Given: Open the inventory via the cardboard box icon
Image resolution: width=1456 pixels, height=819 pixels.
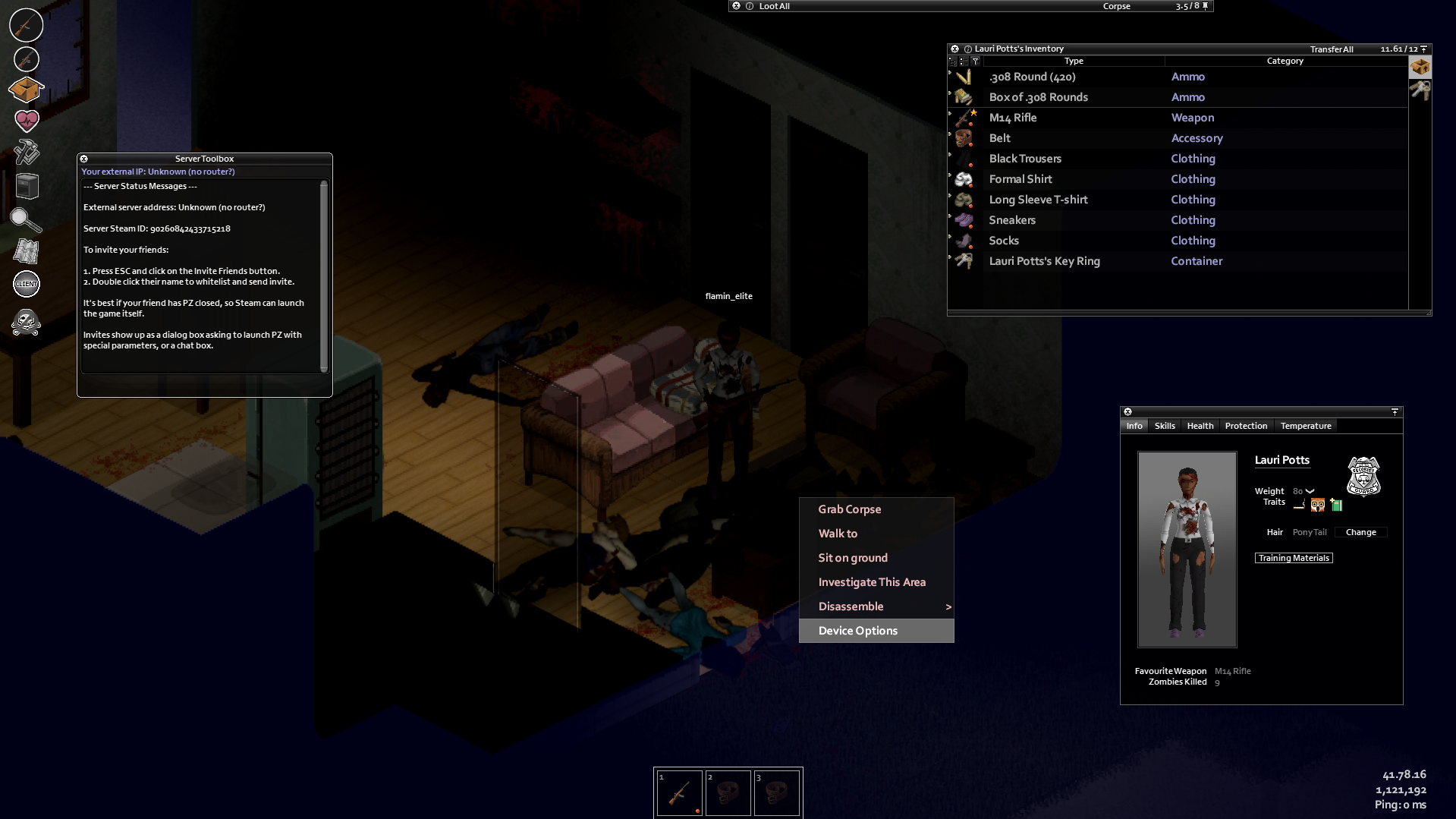Looking at the screenshot, I should click(25, 90).
